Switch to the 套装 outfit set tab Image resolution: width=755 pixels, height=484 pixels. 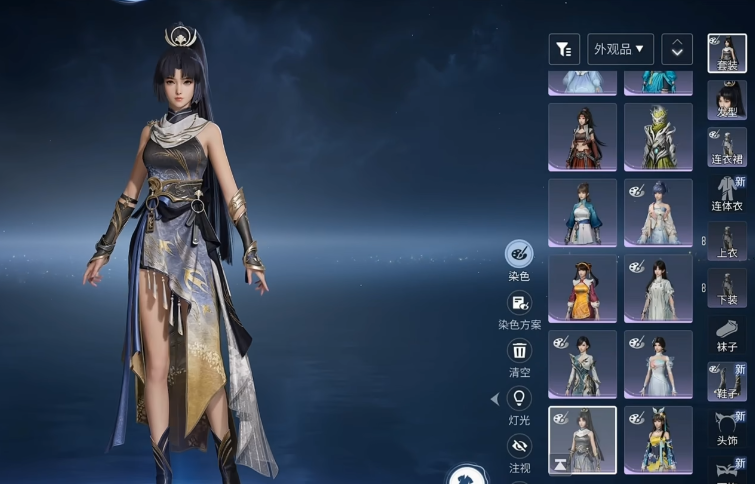click(727, 54)
